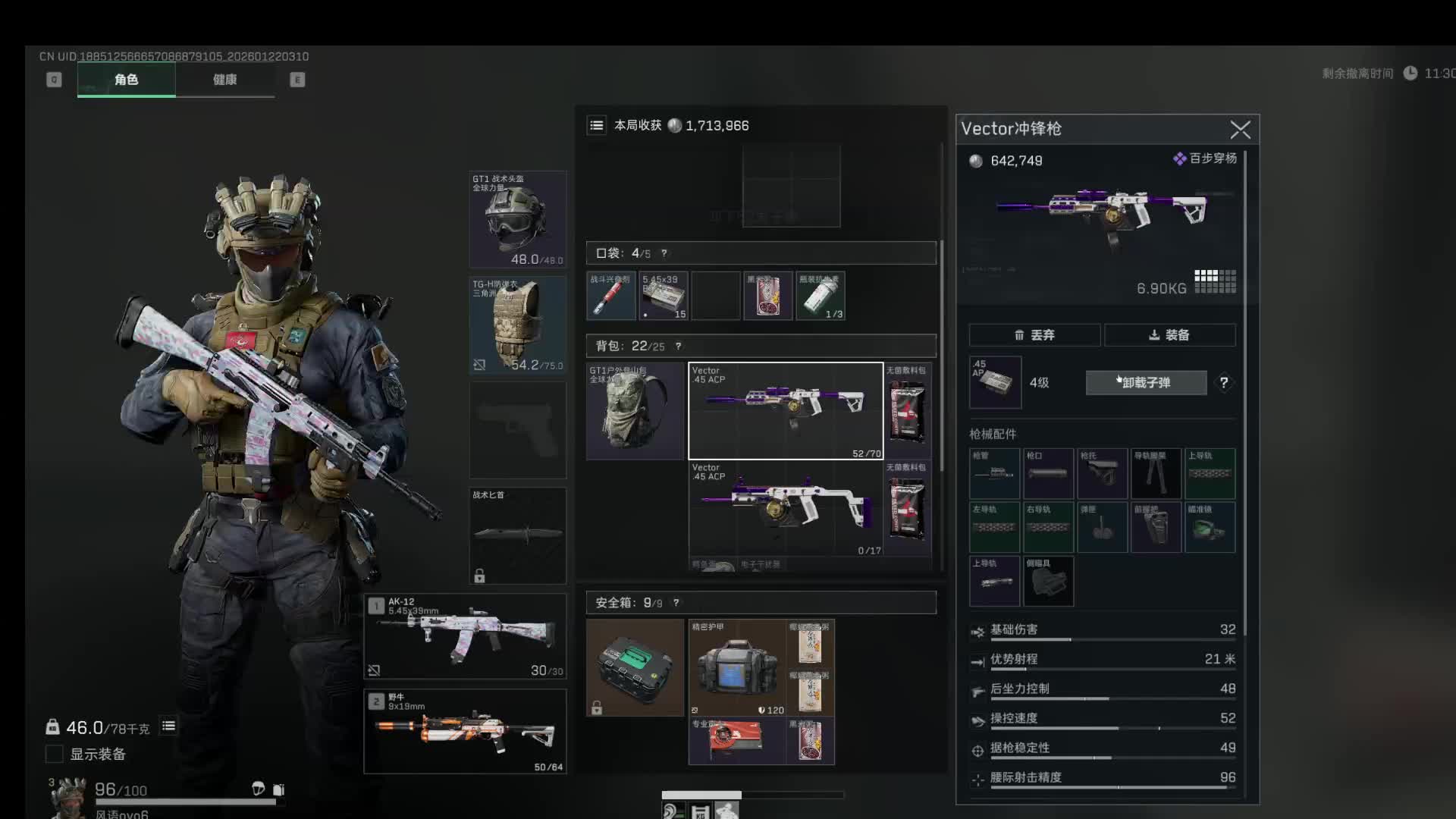Click the GT1 战术头盔 helmet slot

pyautogui.click(x=518, y=219)
